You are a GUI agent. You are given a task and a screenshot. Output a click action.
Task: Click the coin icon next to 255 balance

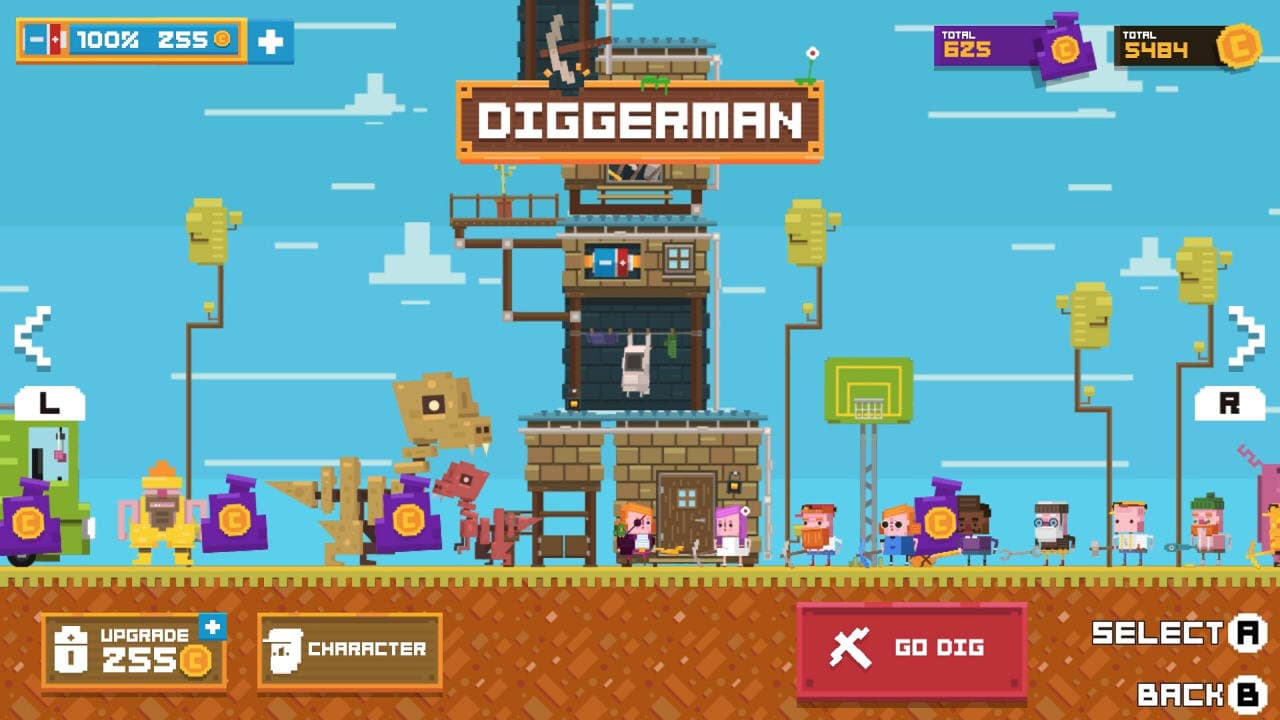[222, 38]
